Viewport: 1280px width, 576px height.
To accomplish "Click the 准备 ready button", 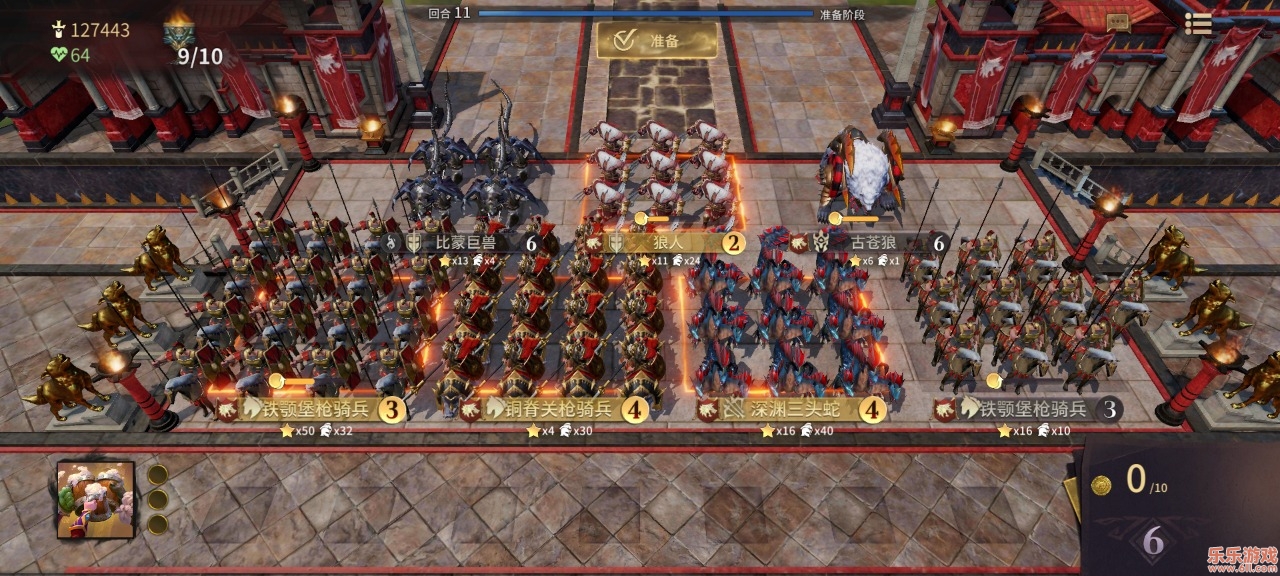I will click(x=657, y=41).
